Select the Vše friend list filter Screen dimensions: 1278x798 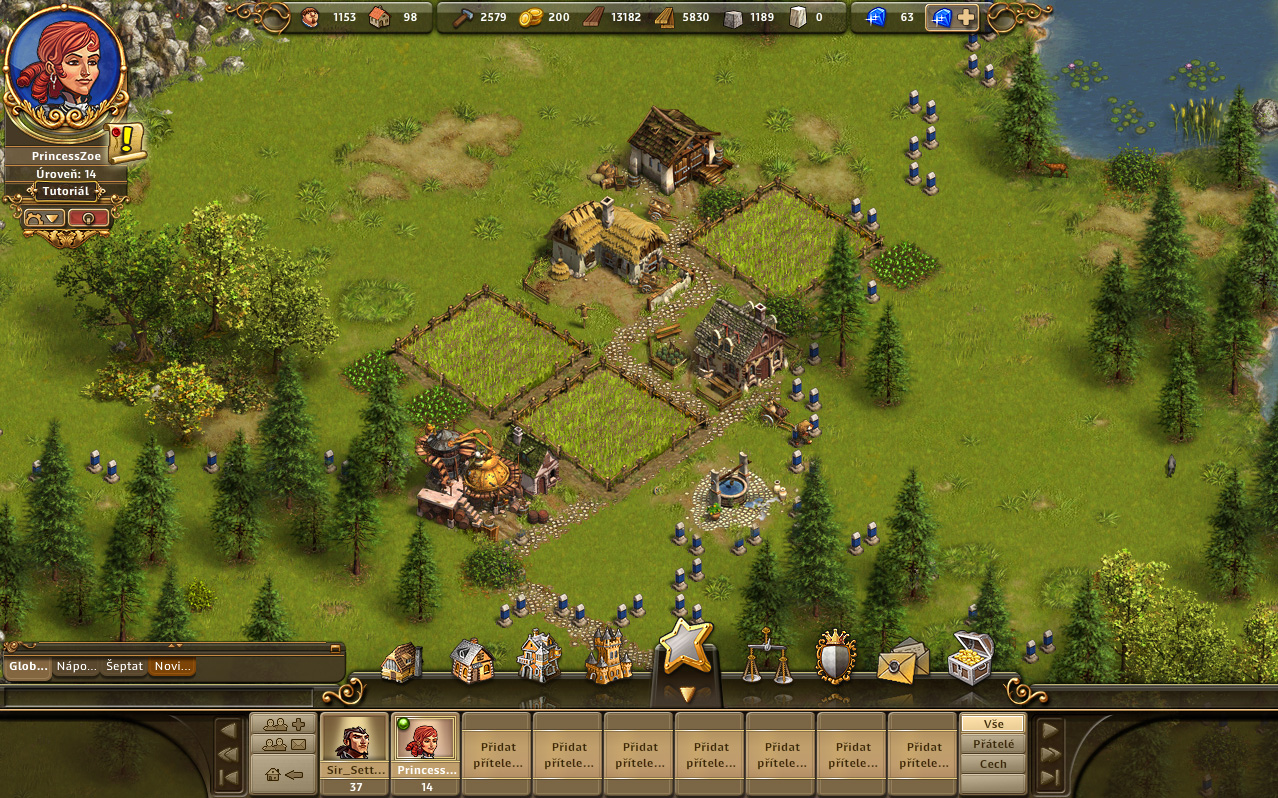coord(993,724)
